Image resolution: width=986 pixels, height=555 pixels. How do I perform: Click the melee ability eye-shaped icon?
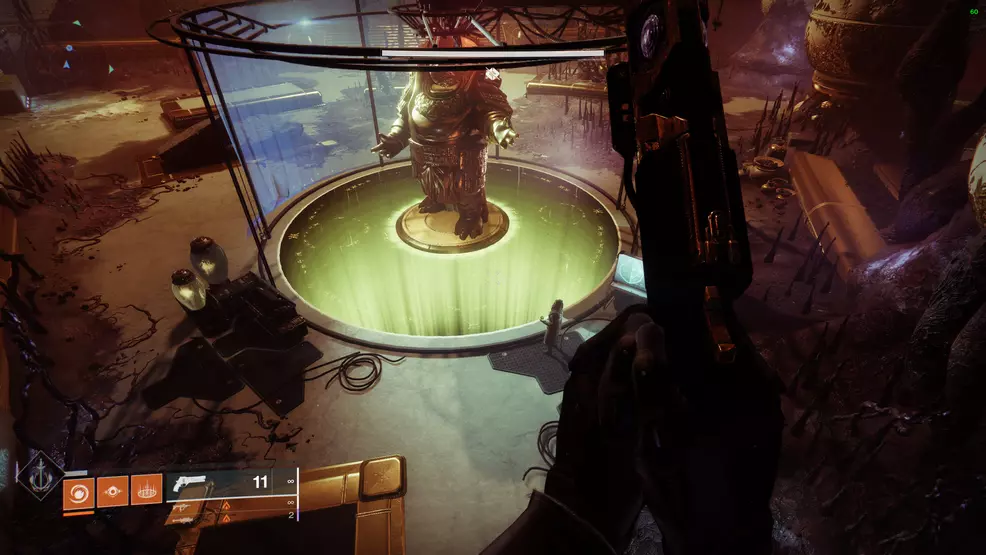pyautogui.click(x=113, y=490)
